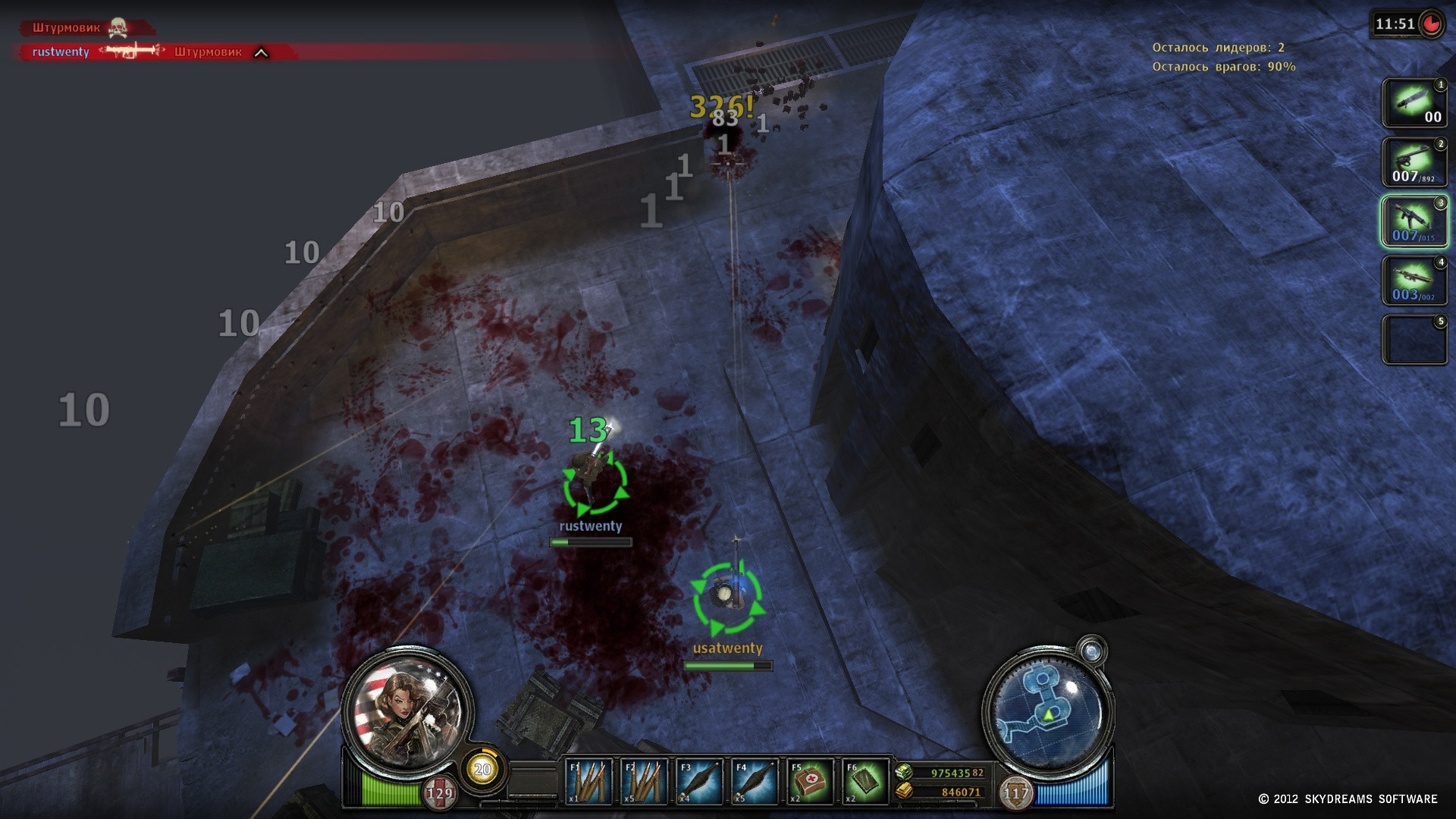Use the F1 rifle ammo item
Screen dimensions: 1456x819
coord(589,782)
